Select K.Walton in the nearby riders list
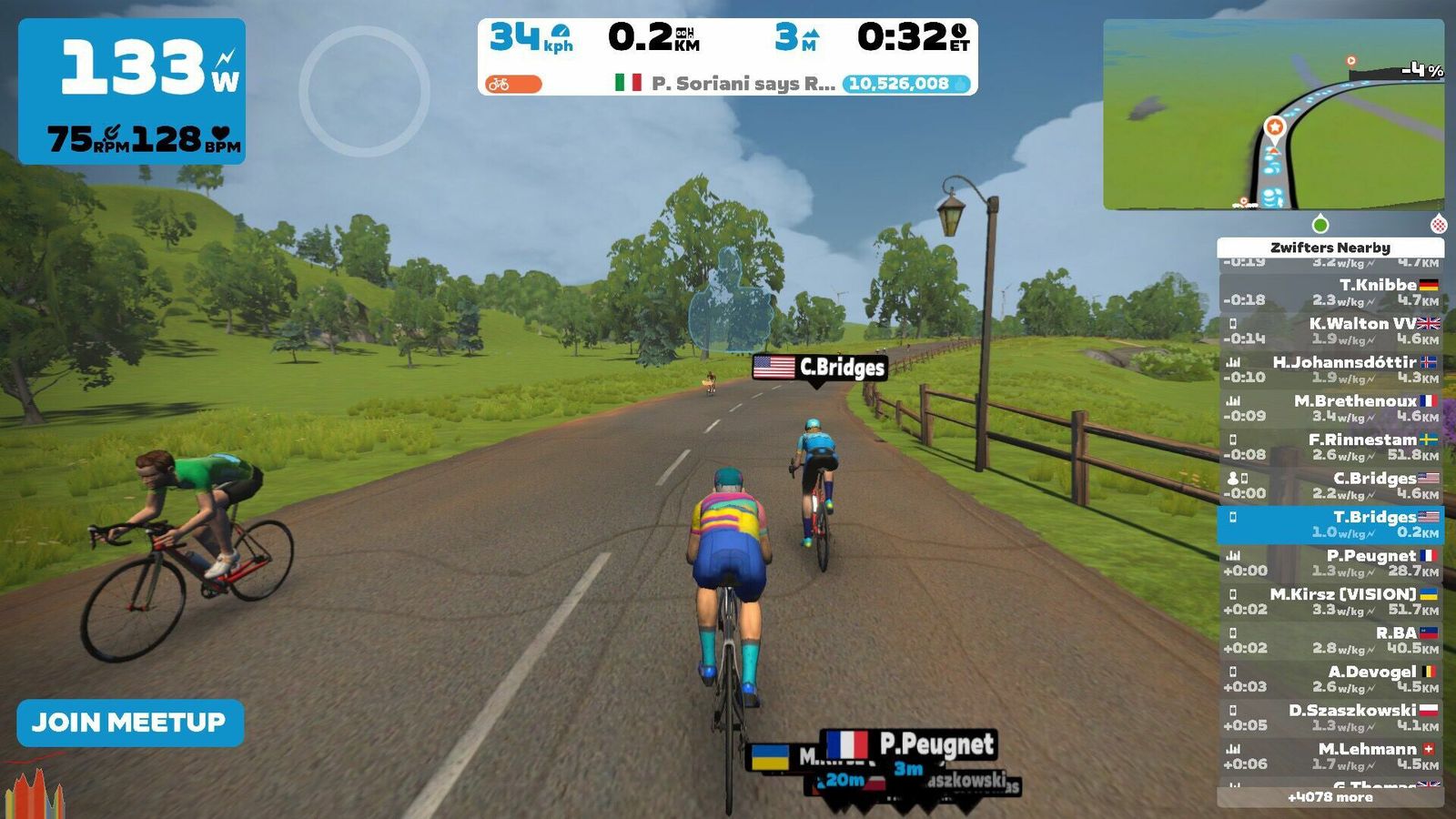 pyautogui.click(x=1330, y=330)
